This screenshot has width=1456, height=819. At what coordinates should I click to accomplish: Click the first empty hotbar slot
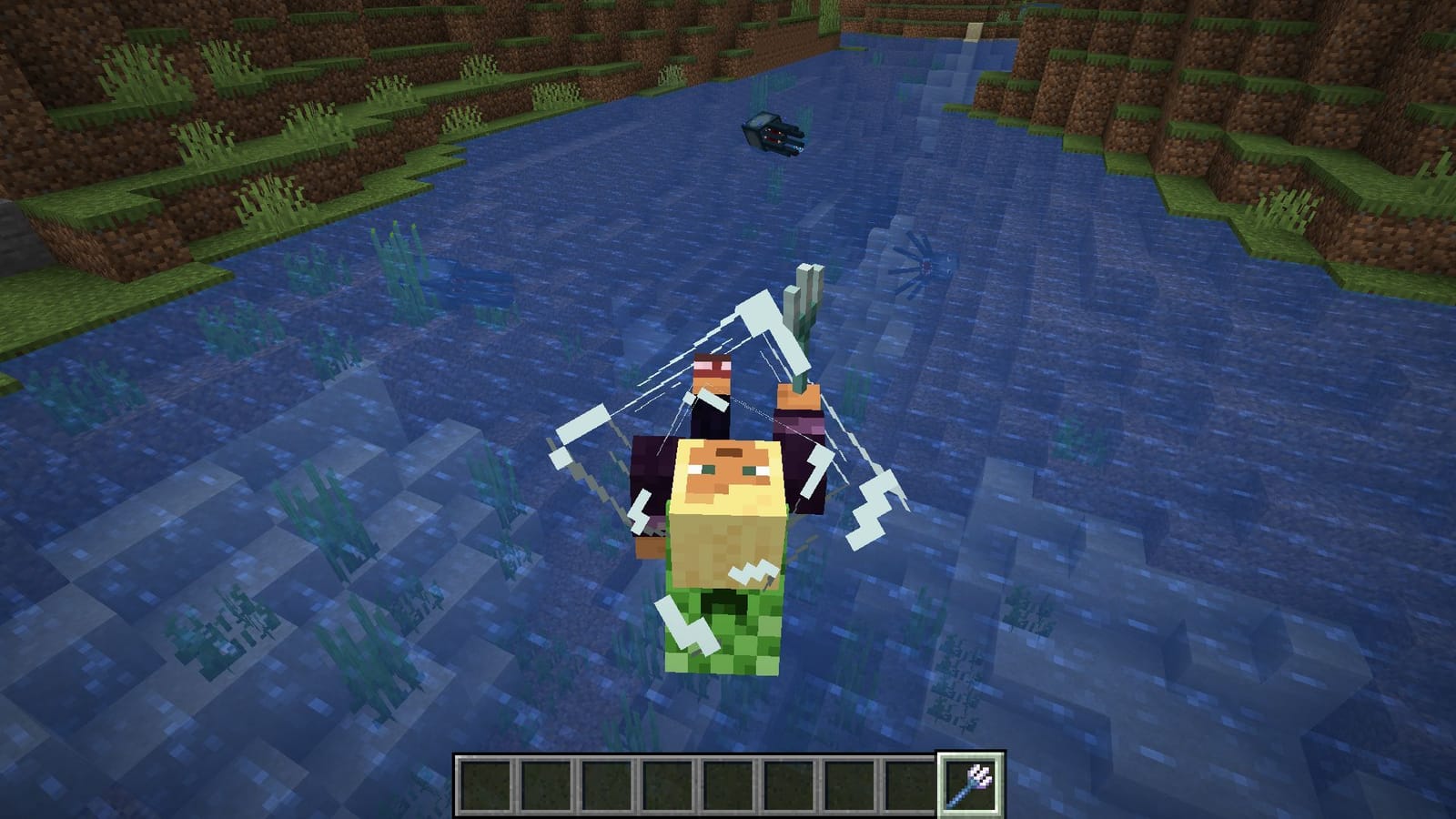click(x=486, y=784)
